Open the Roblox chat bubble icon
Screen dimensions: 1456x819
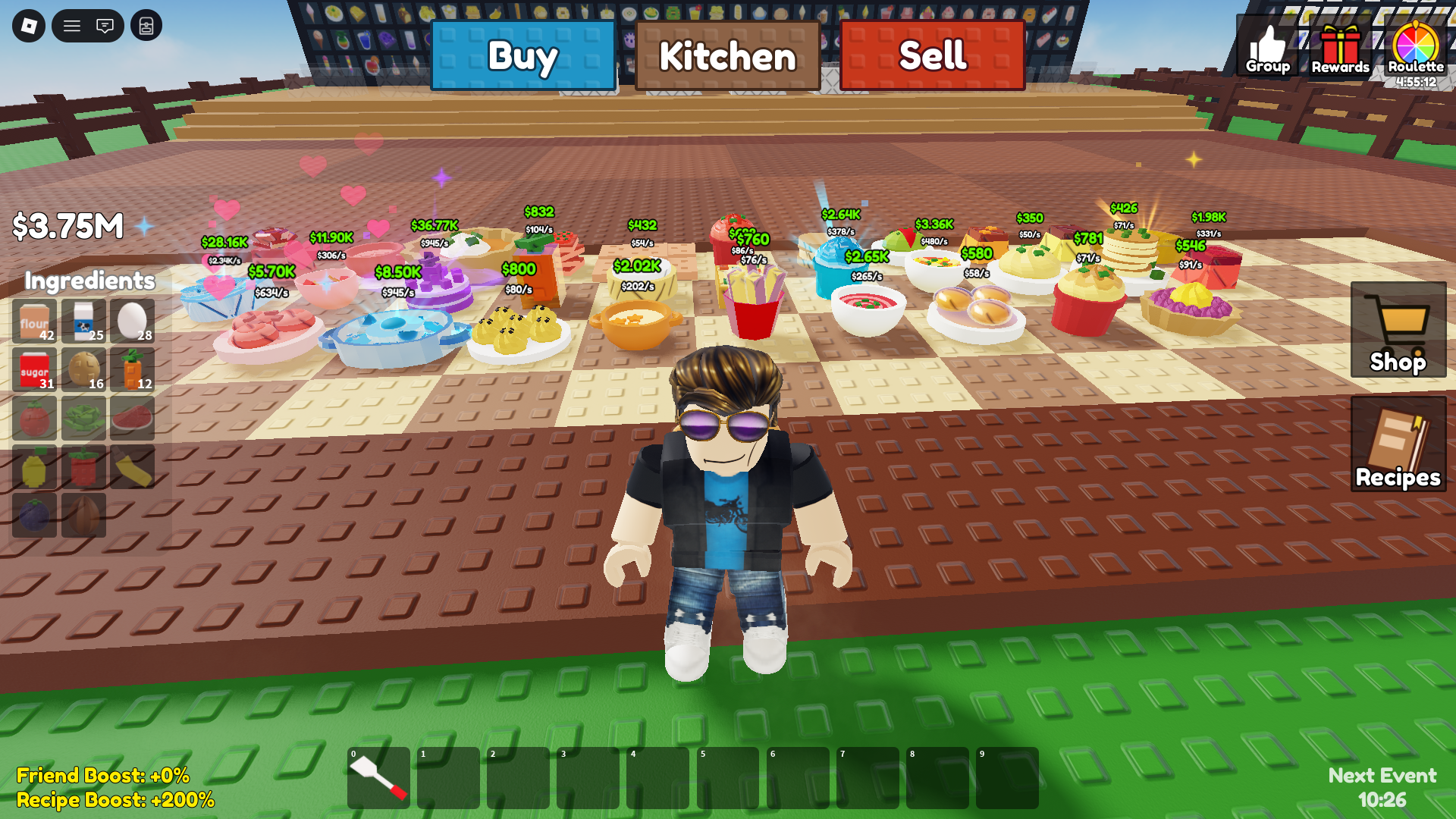(105, 25)
